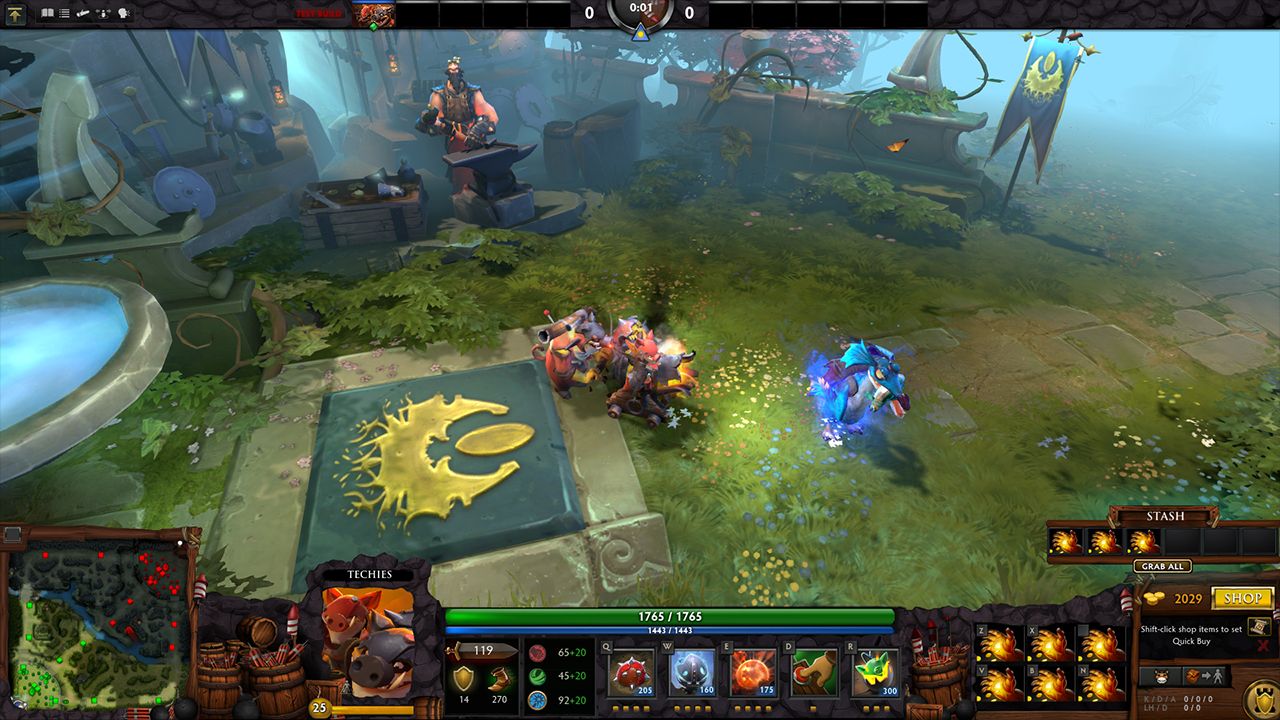Click the deliver items to hero icon
This screenshot has width=1280, height=720.
(x=1205, y=676)
